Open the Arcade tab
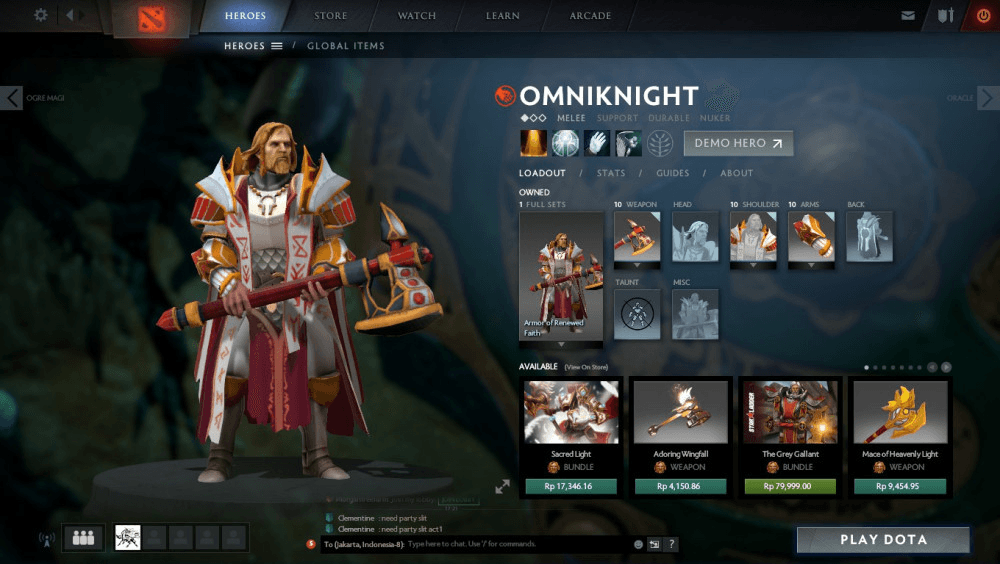Image resolution: width=1000 pixels, height=564 pixels. point(591,16)
